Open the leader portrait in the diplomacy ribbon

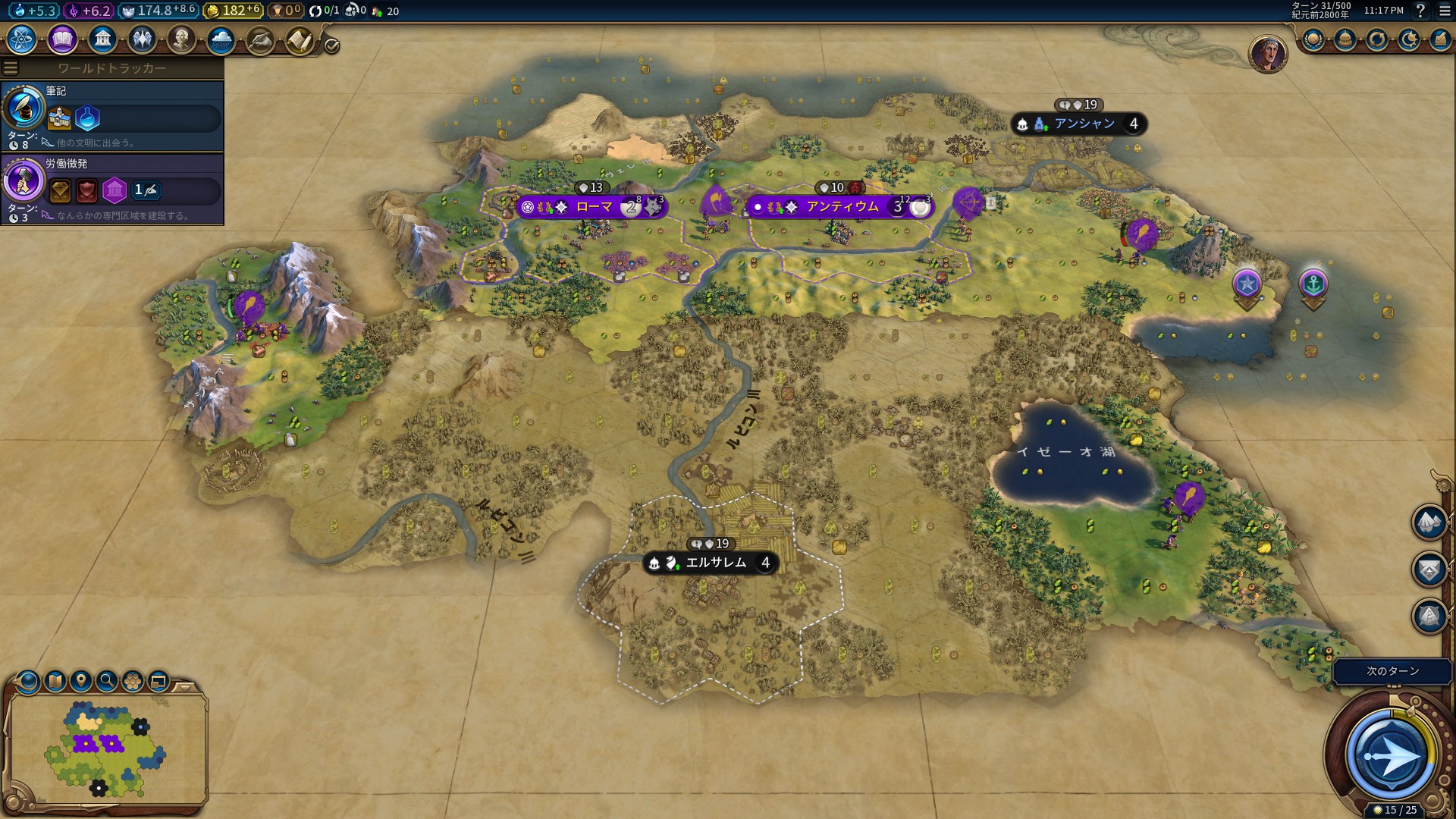point(1267,55)
